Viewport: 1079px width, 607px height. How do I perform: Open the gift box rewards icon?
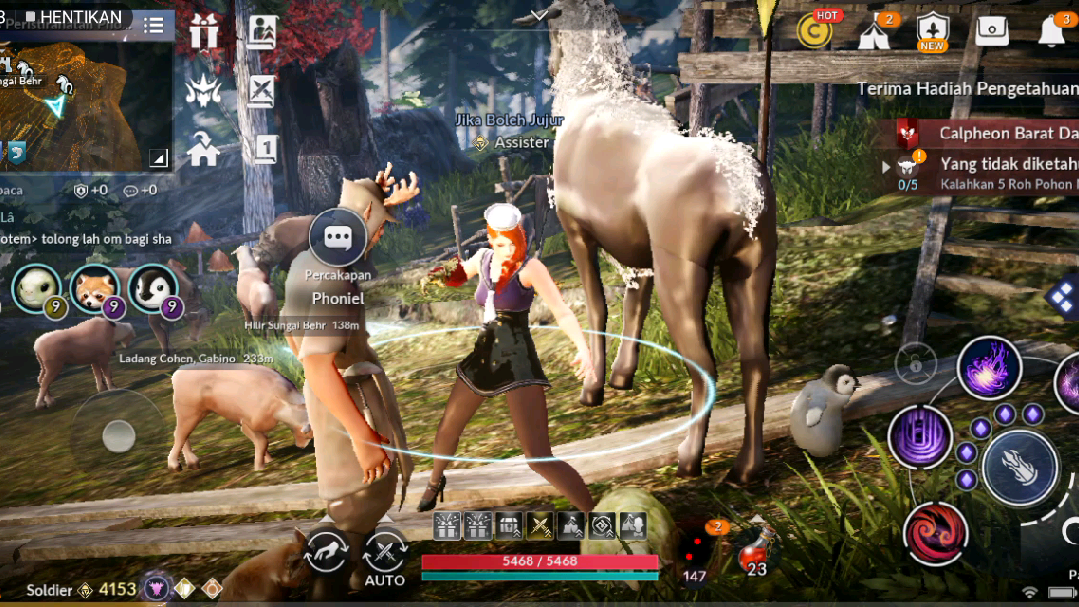click(x=204, y=32)
